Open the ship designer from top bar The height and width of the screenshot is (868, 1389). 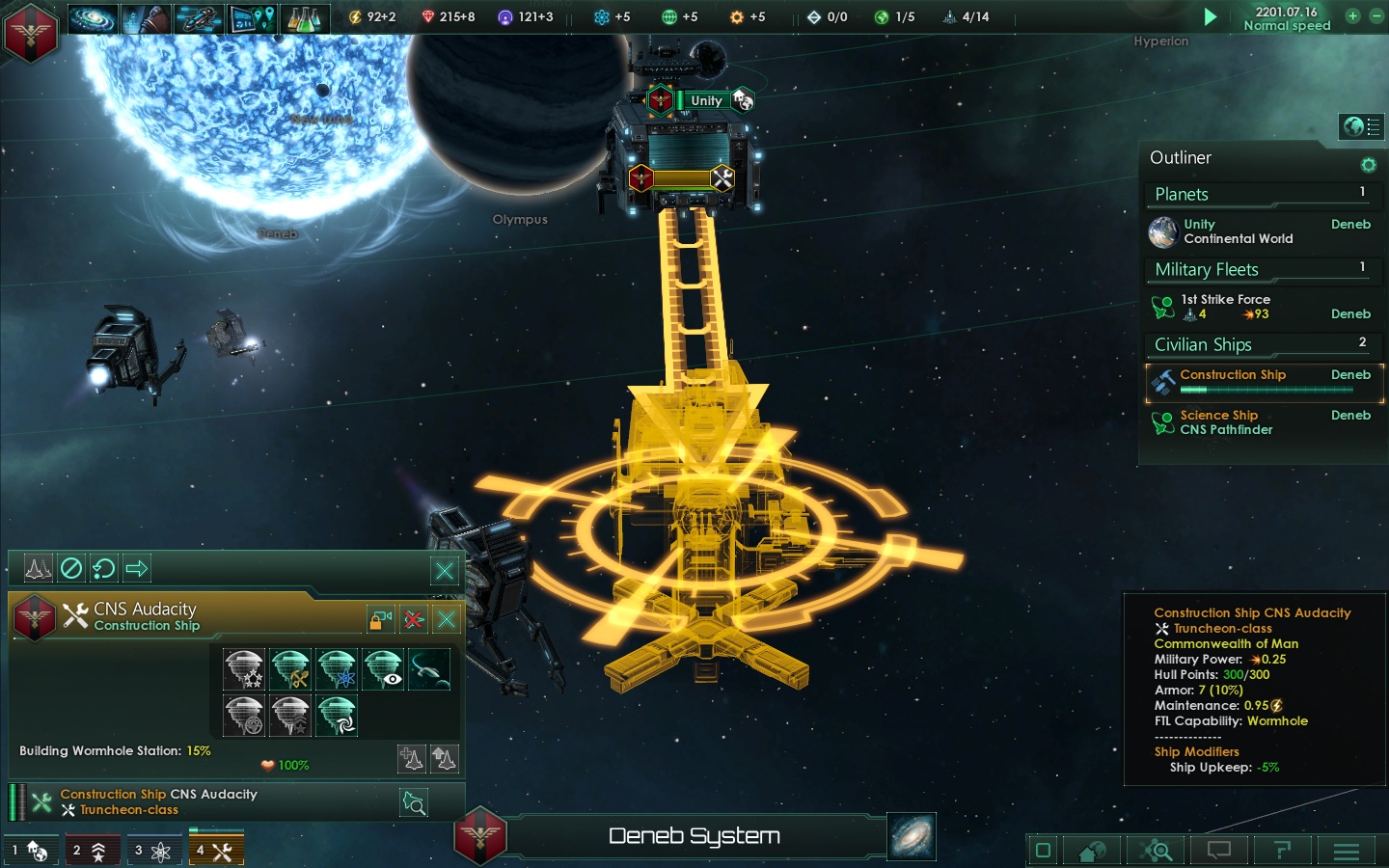click(199, 17)
